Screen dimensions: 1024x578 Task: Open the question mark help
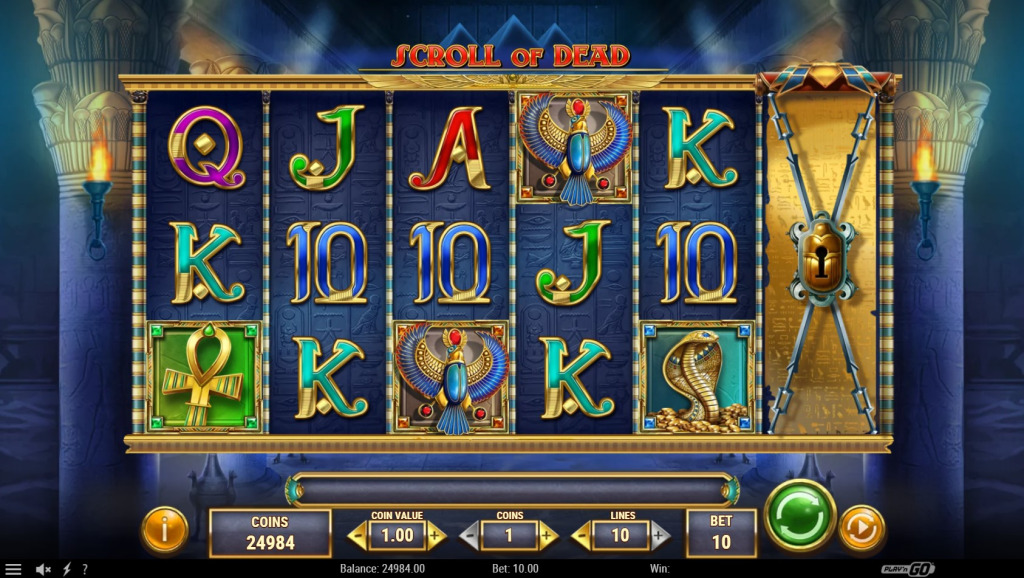tap(85, 569)
